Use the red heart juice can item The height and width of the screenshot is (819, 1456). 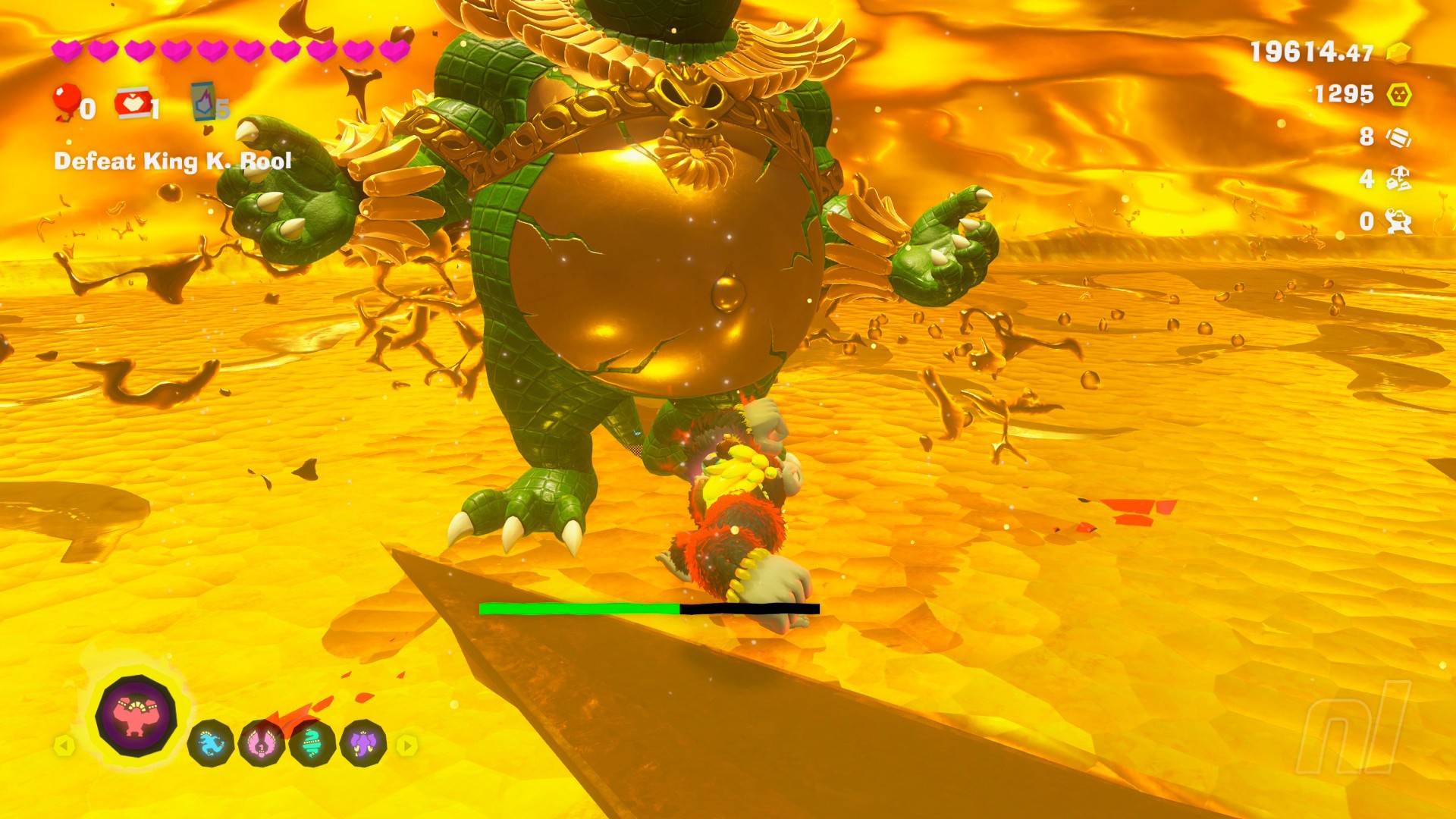pos(132,104)
